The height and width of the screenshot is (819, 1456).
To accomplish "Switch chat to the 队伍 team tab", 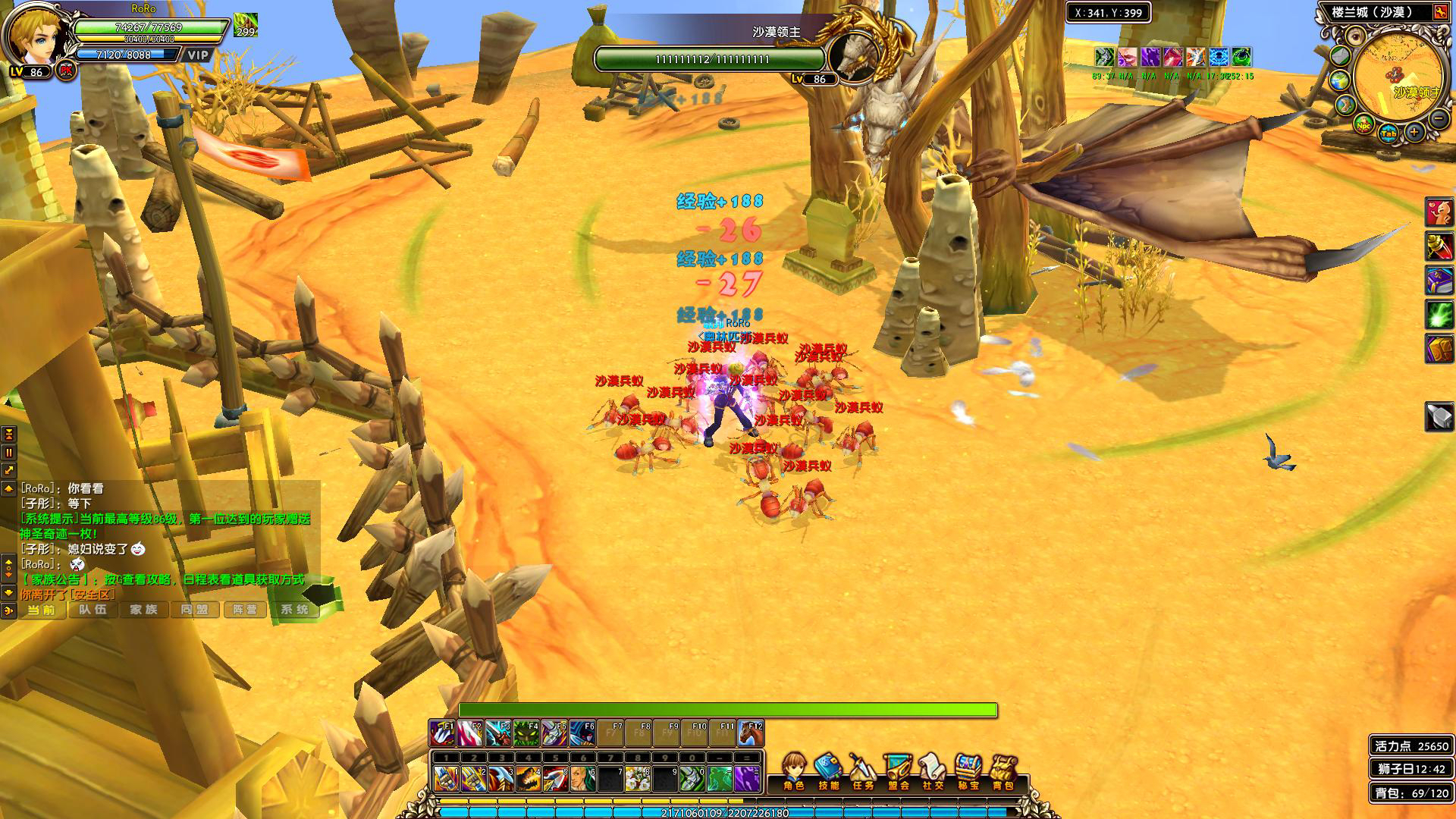I will click(93, 610).
